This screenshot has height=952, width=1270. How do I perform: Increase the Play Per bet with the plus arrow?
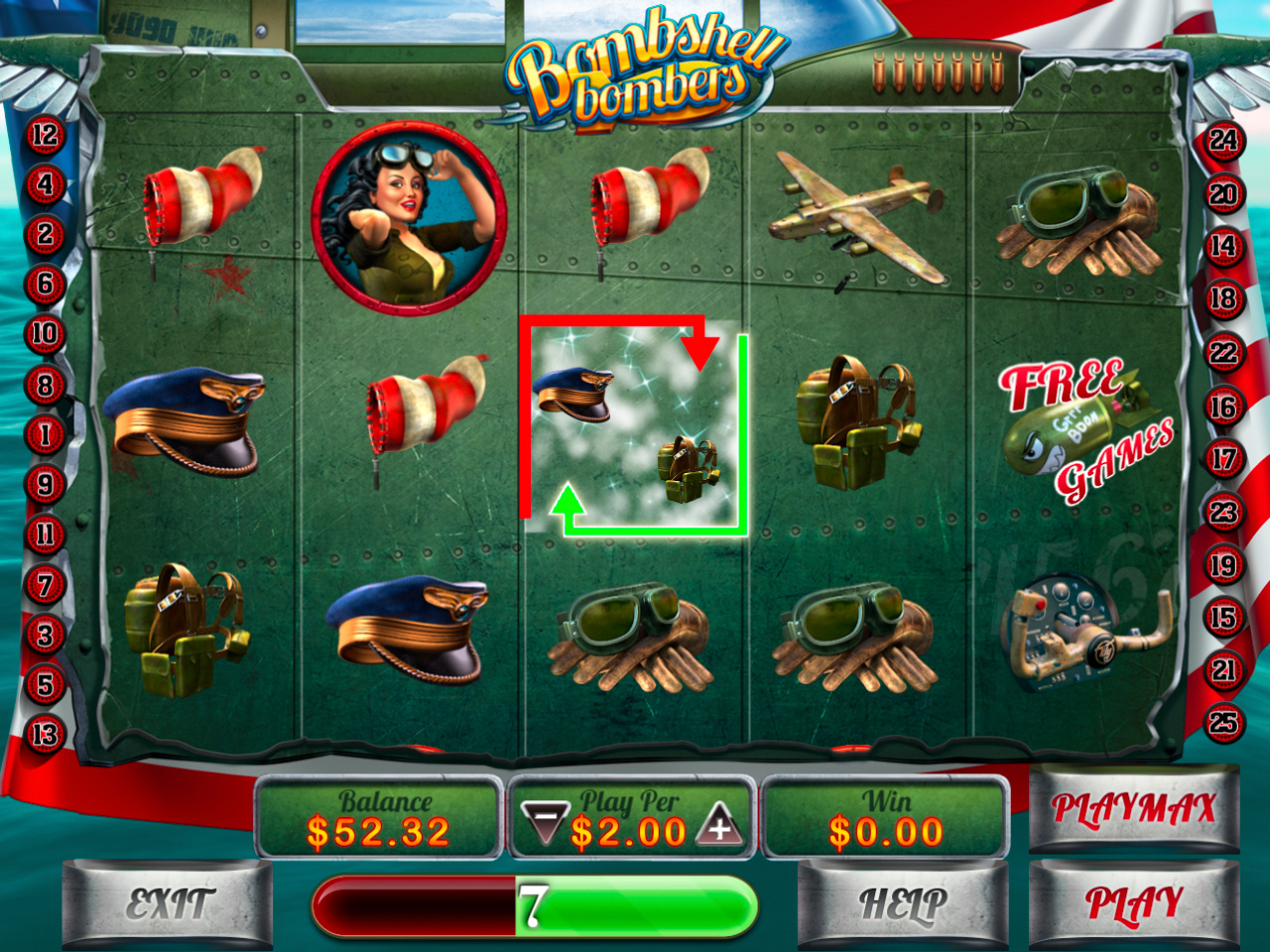pos(720,827)
